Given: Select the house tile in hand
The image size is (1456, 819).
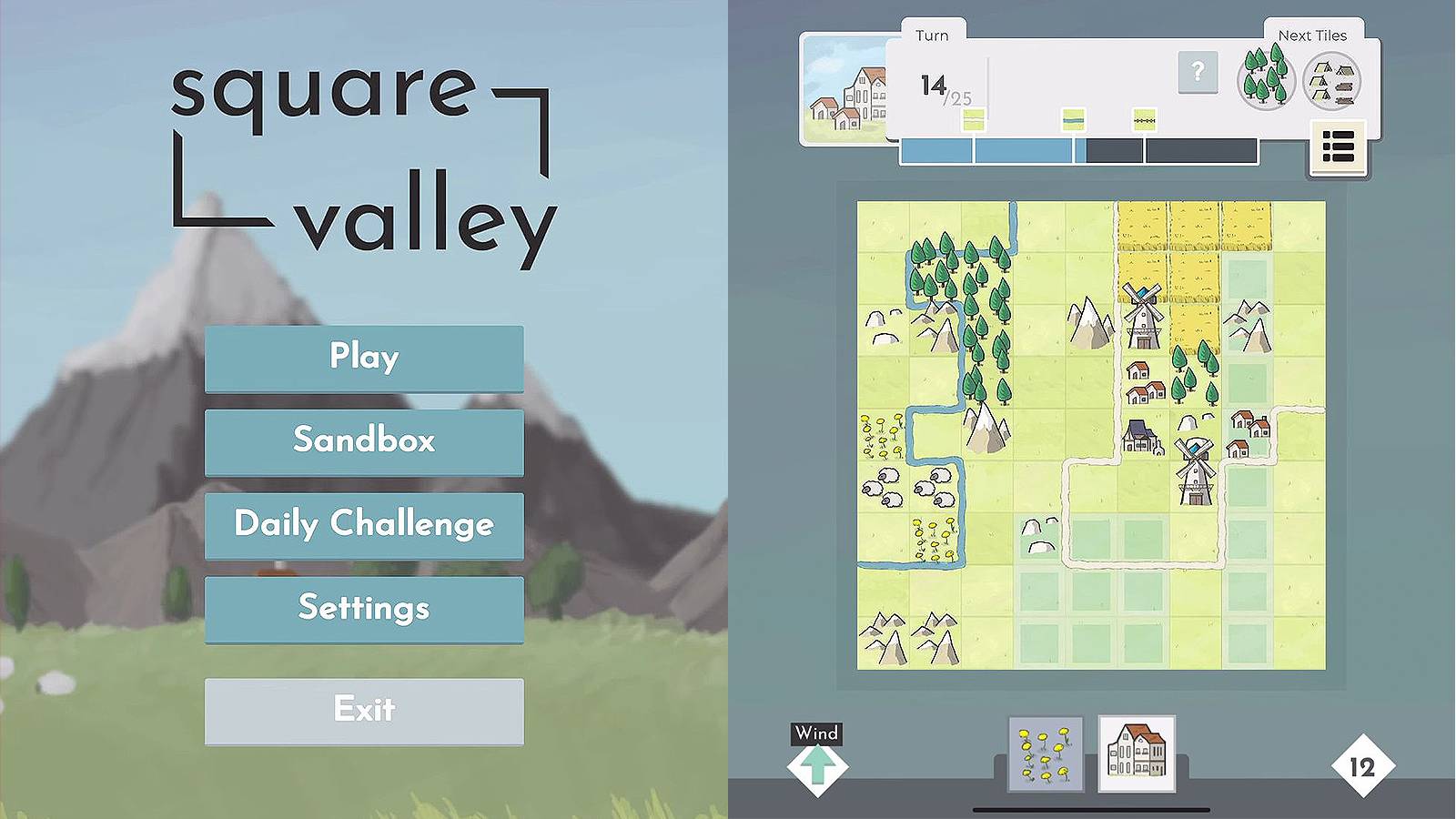Looking at the screenshot, I should coord(1137,755).
